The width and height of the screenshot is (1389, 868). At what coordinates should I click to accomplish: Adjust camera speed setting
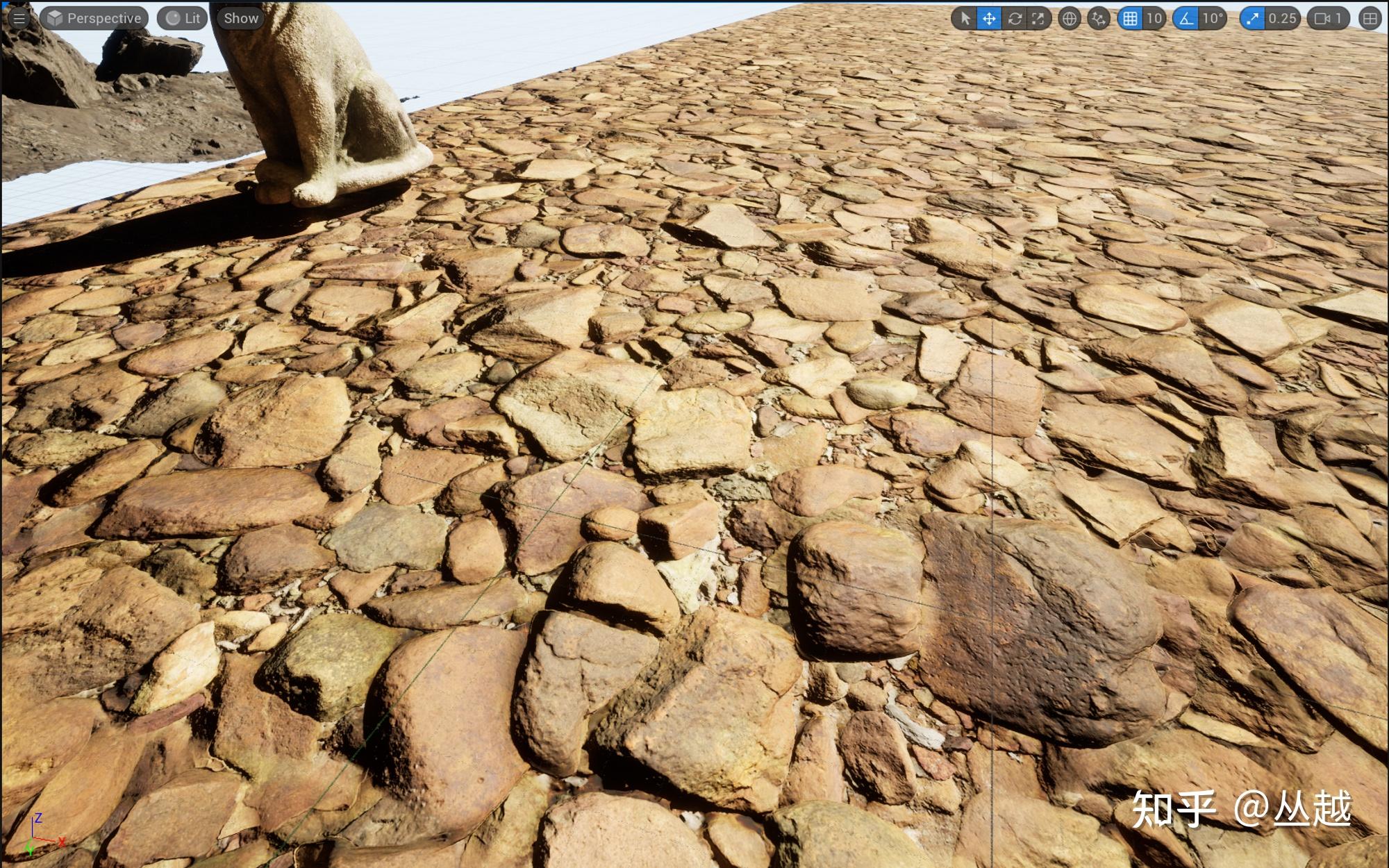point(1329,19)
